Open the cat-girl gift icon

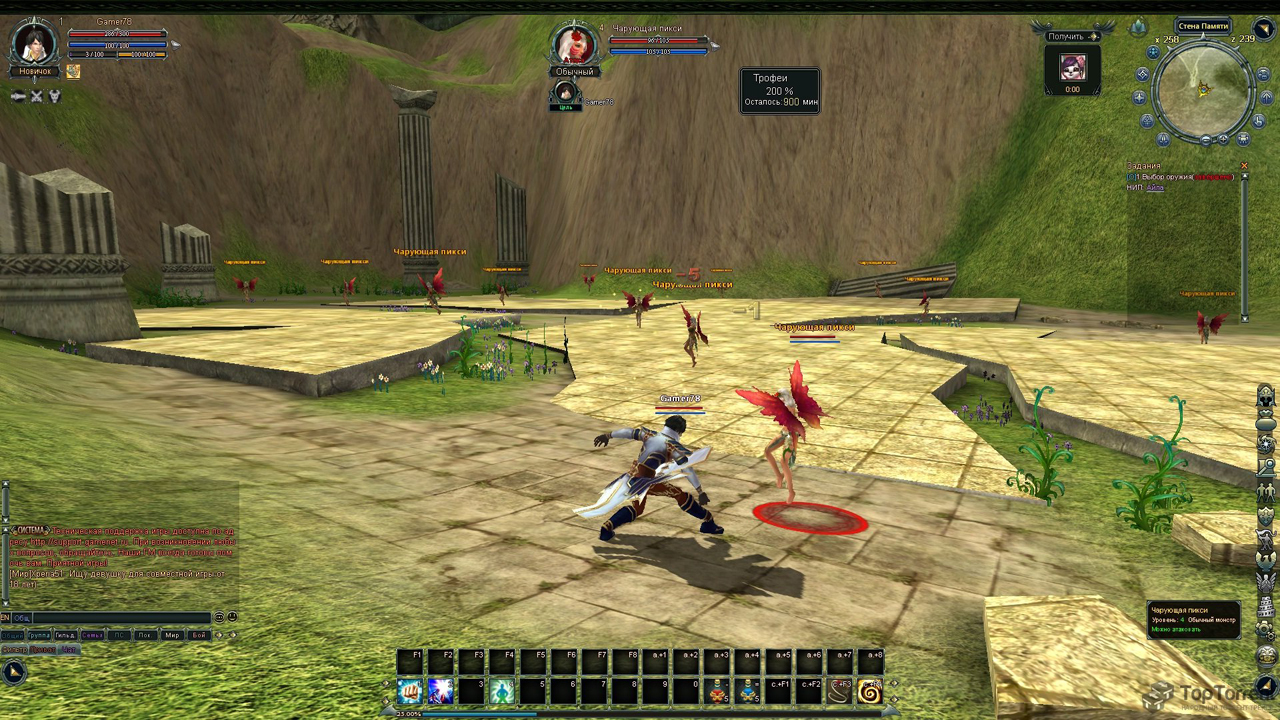(1073, 67)
